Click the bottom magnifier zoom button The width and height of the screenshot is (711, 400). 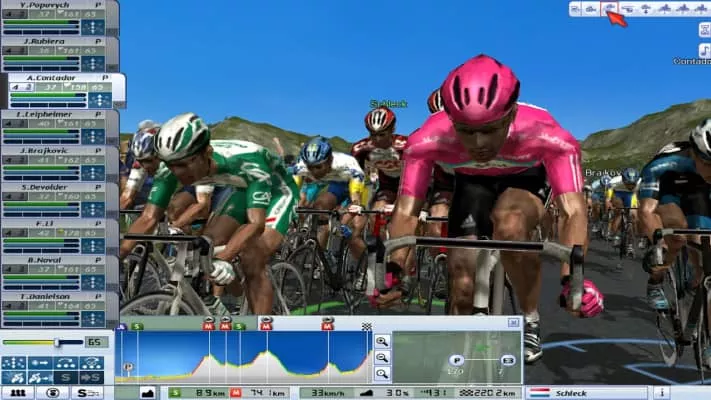[381, 373]
